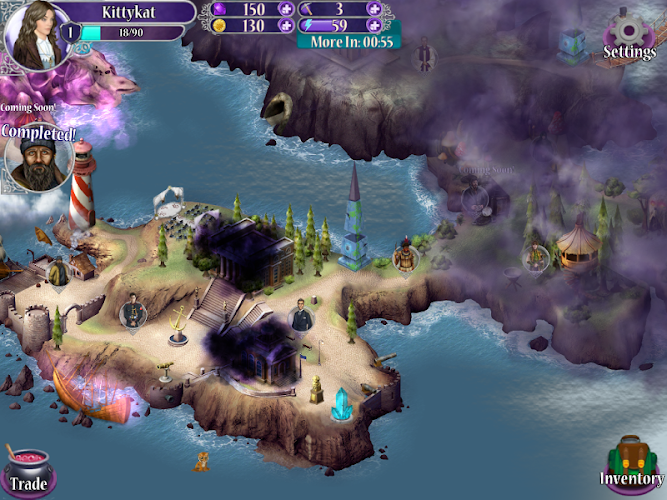Viewport: 667px width, 500px height.
Task: Open the Inventory backpack
Action: tap(632, 464)
